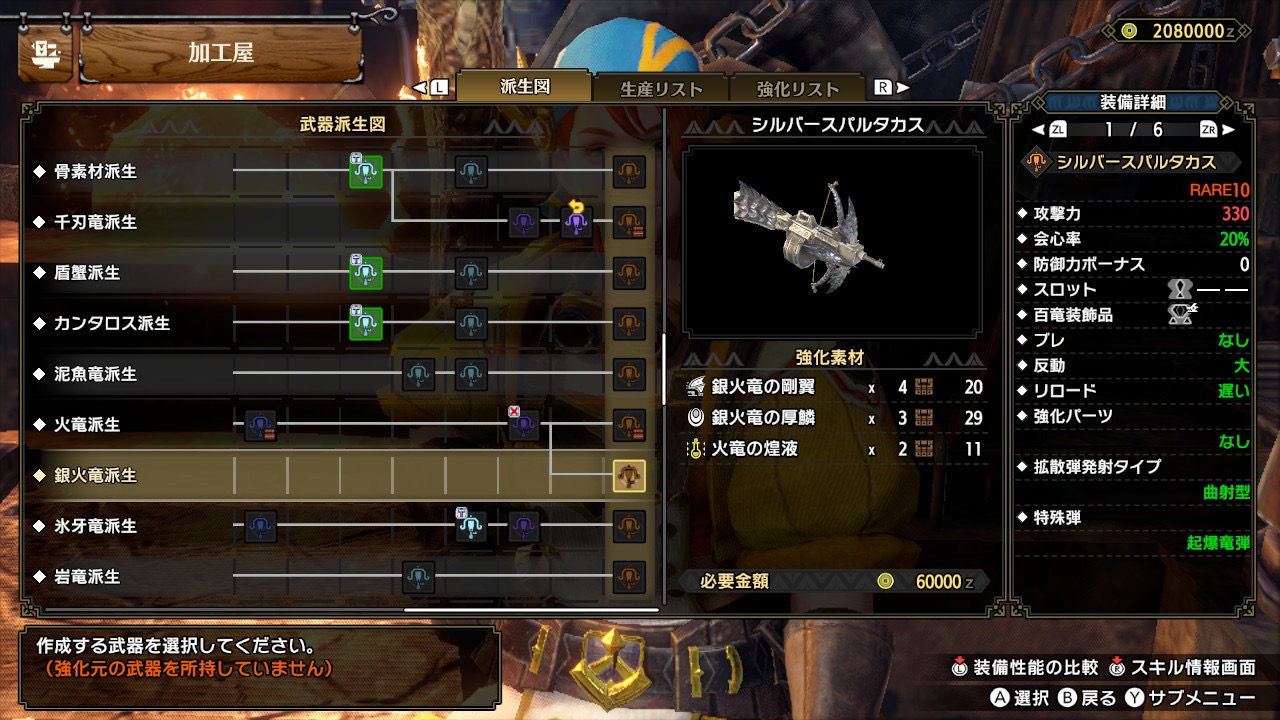Click the 銀火竜の剛翼 material row
The image size is (1280, 720).
(x=835, y=388)
